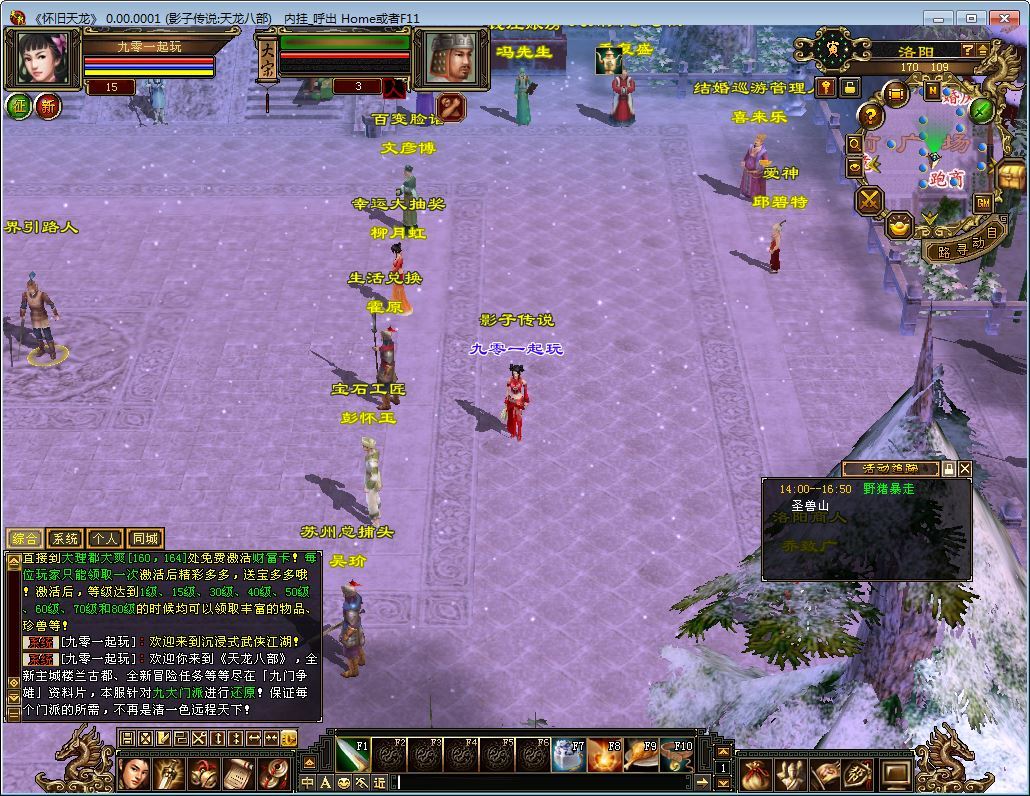Use the green sword skill in slot F1
This screenshot has width=1030, height=796.
pyautogui.click(x=352, y=756)
